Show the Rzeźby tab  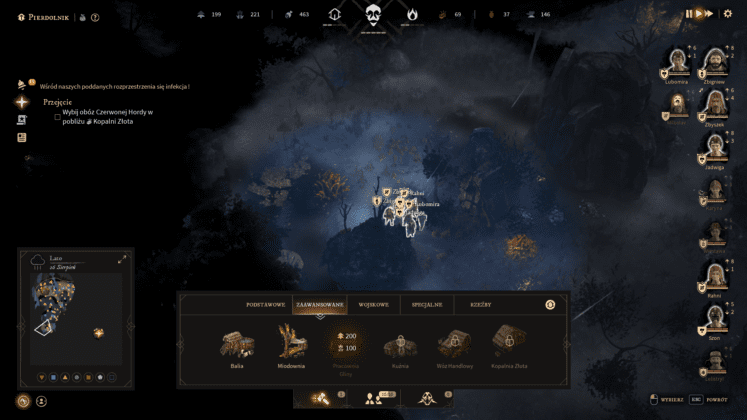tap(481, 303)
